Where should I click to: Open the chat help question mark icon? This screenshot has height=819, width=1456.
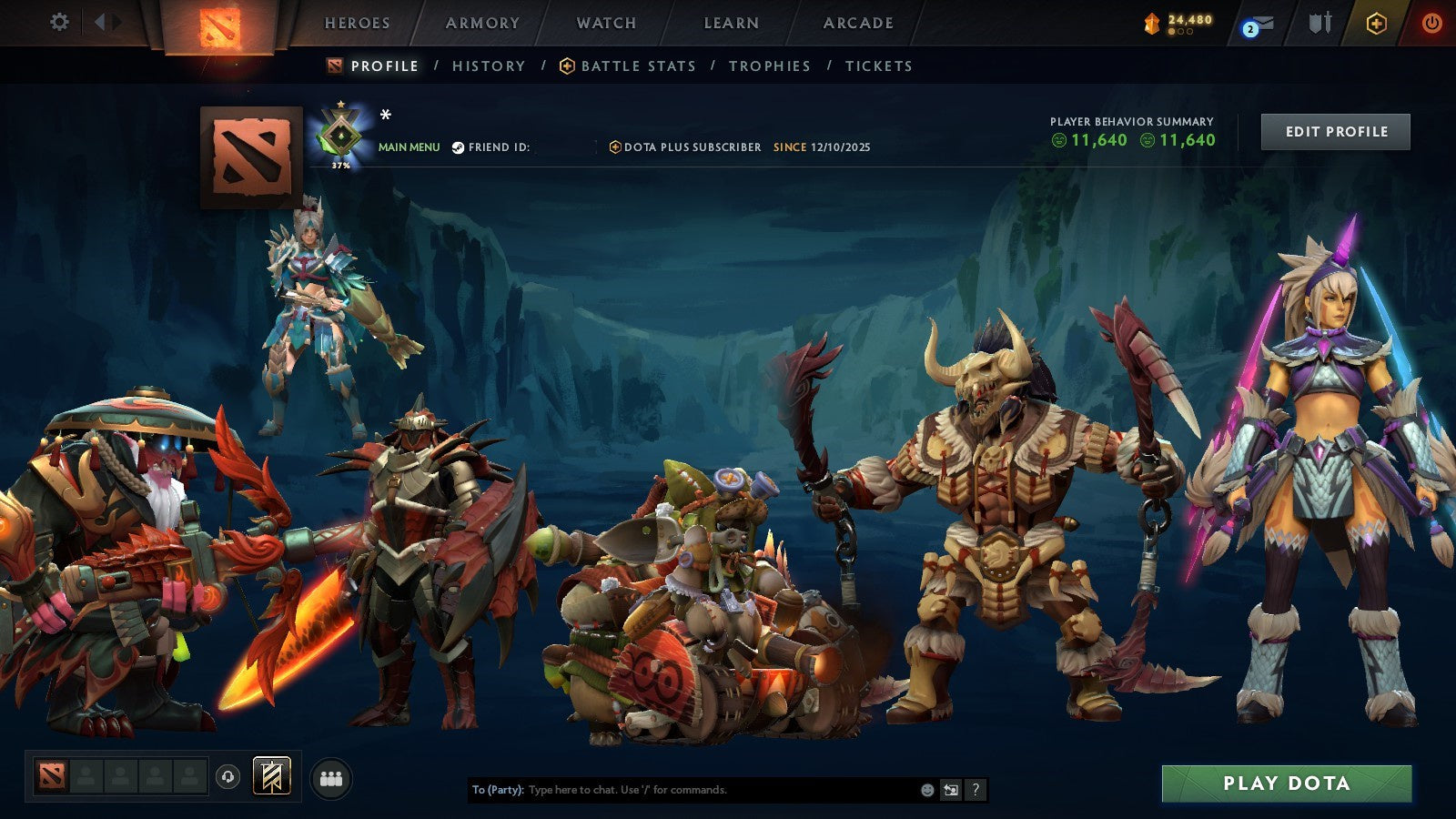[x=976, y=790]
